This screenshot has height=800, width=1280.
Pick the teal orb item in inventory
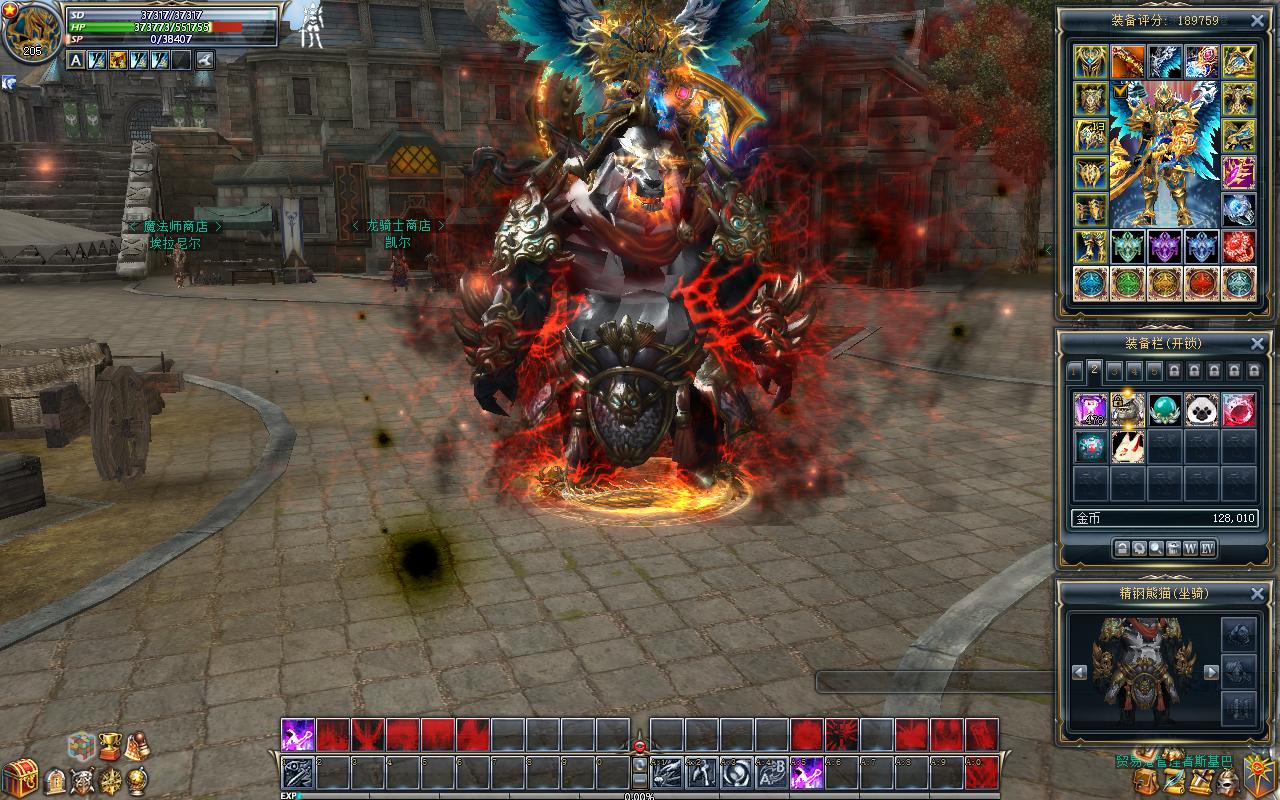(1164, 409)
